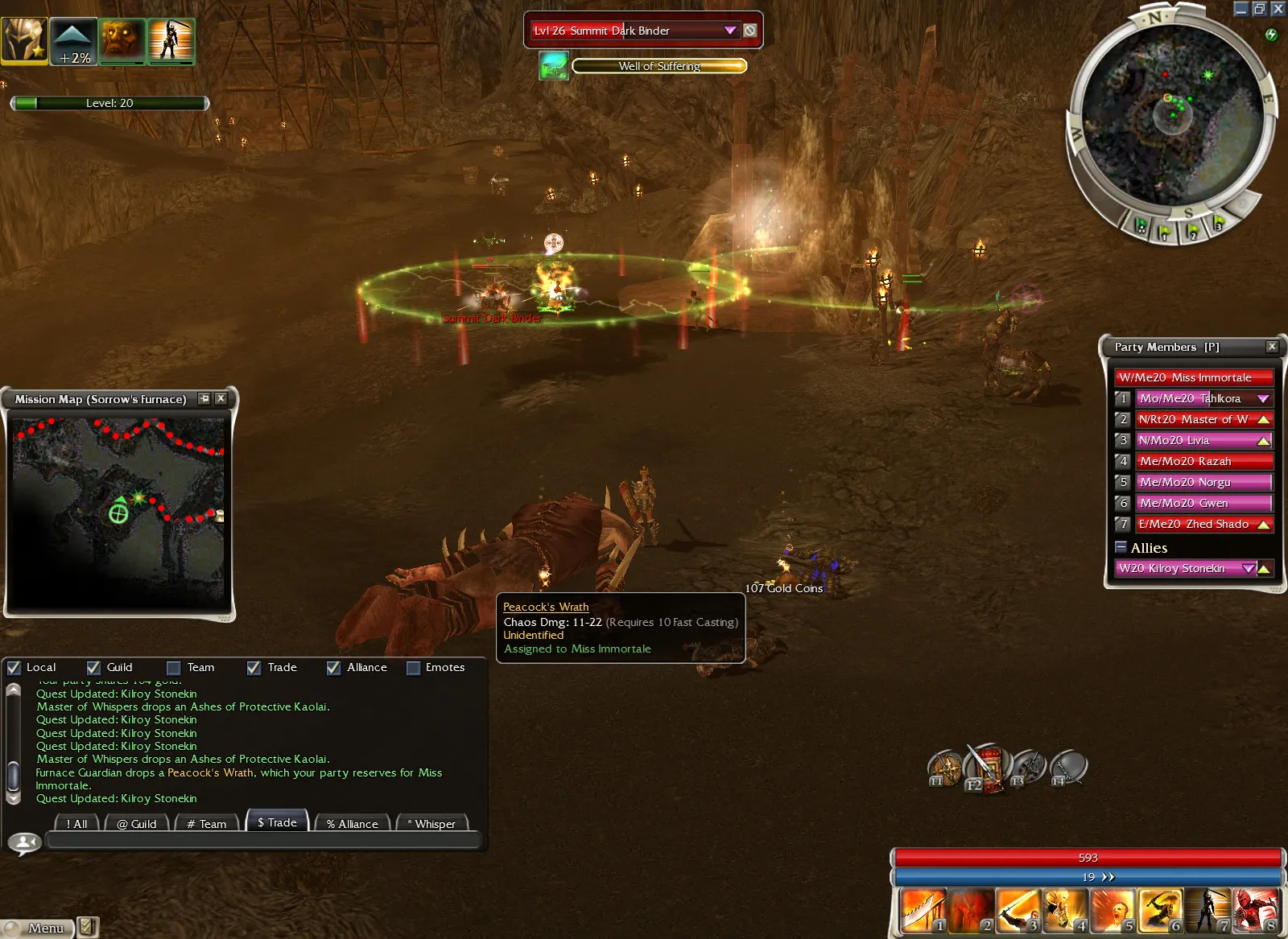Click the chat message input field
This screenshot has height=939, width=1288.
pos(263,841)
